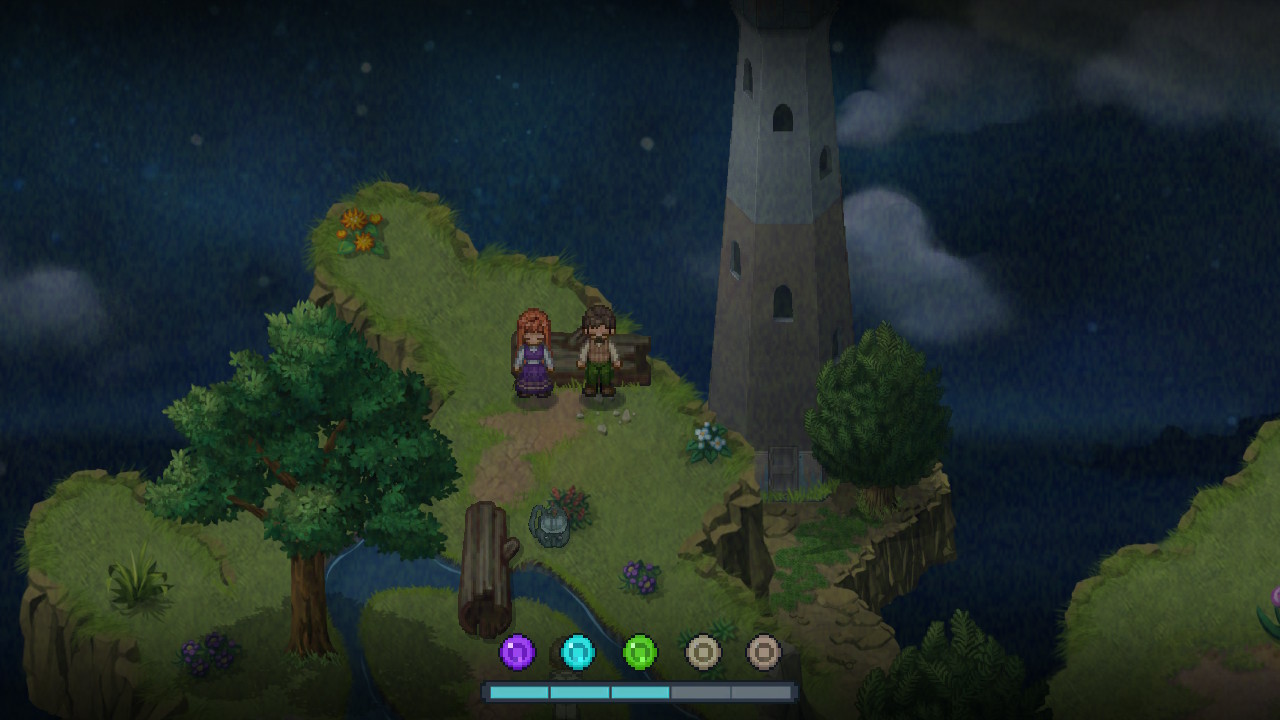The image size is (1280, 720).
Task: Click the cyan memory orb
Action: click(x=578, y=653)
